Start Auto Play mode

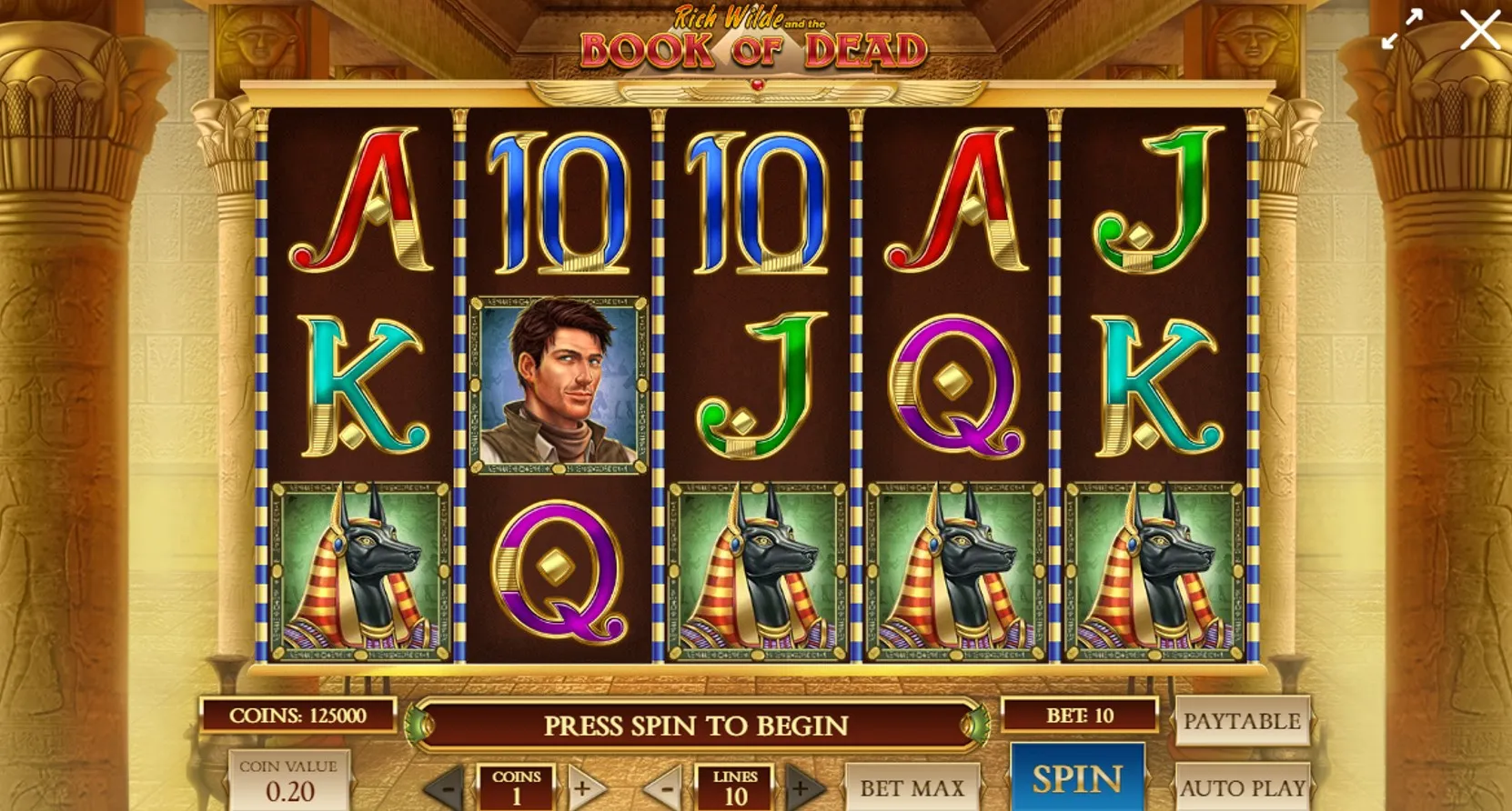click(x=1242, y=787)
